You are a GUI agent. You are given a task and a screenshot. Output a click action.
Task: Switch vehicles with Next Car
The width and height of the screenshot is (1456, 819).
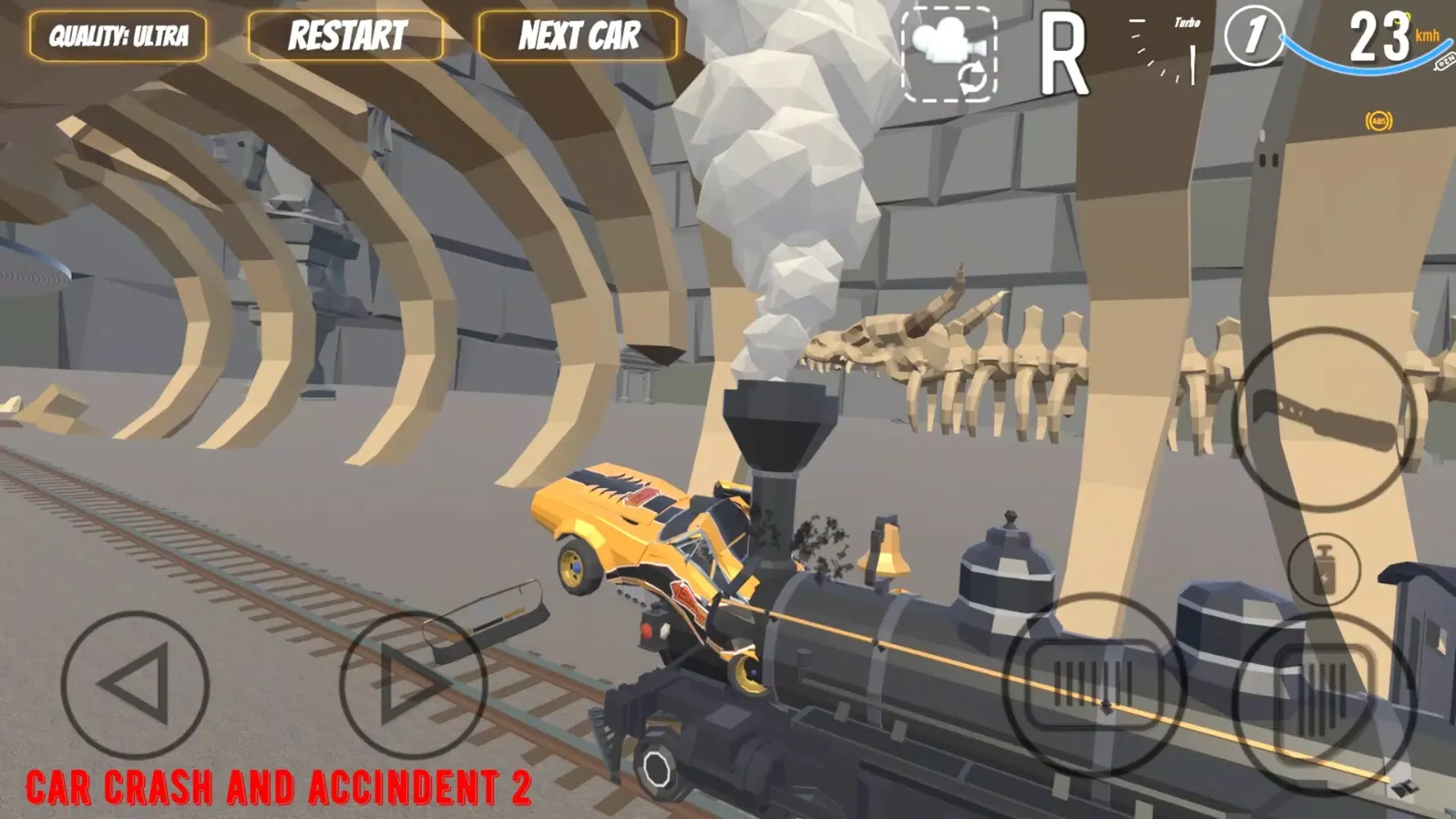[x=578, y=36]
